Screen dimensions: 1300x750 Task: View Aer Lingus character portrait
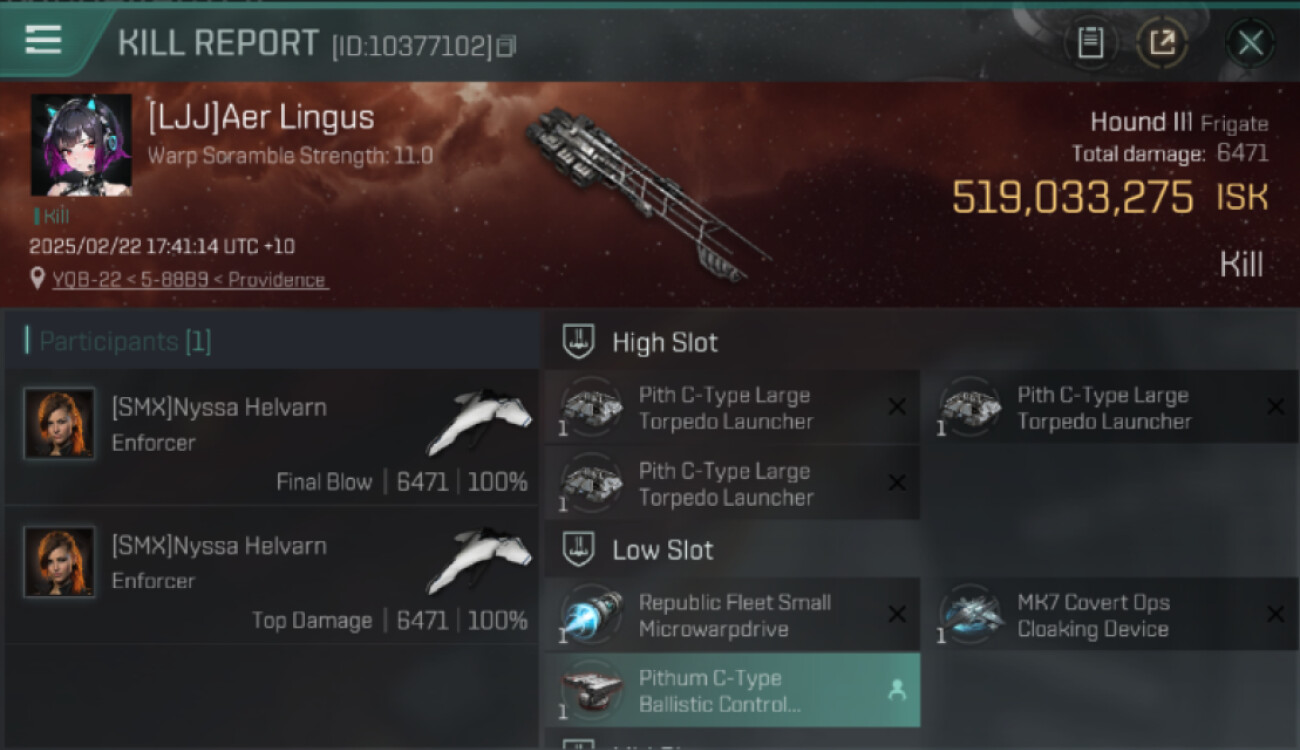coord(81,145)
